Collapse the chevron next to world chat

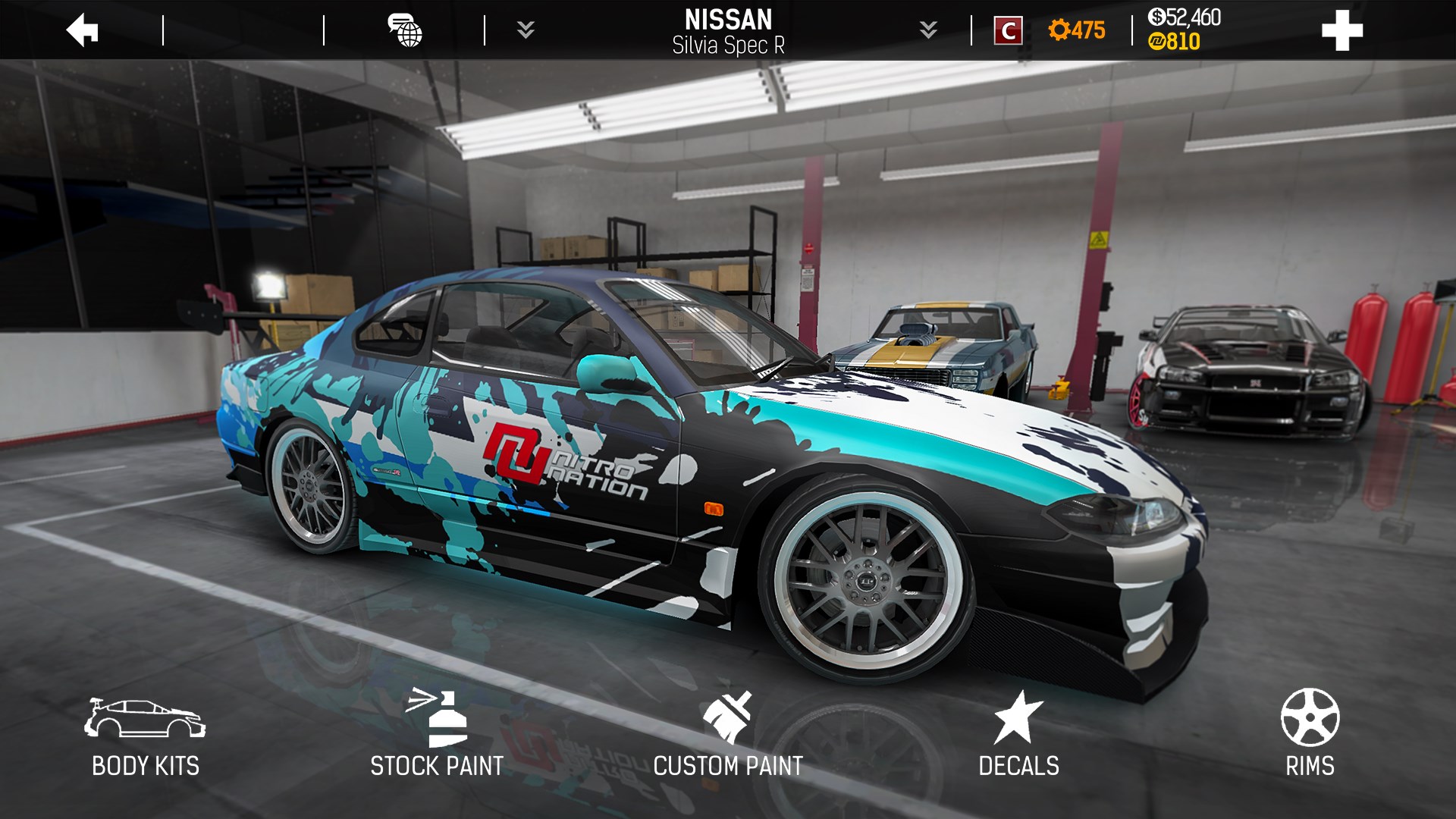(527, 30)
